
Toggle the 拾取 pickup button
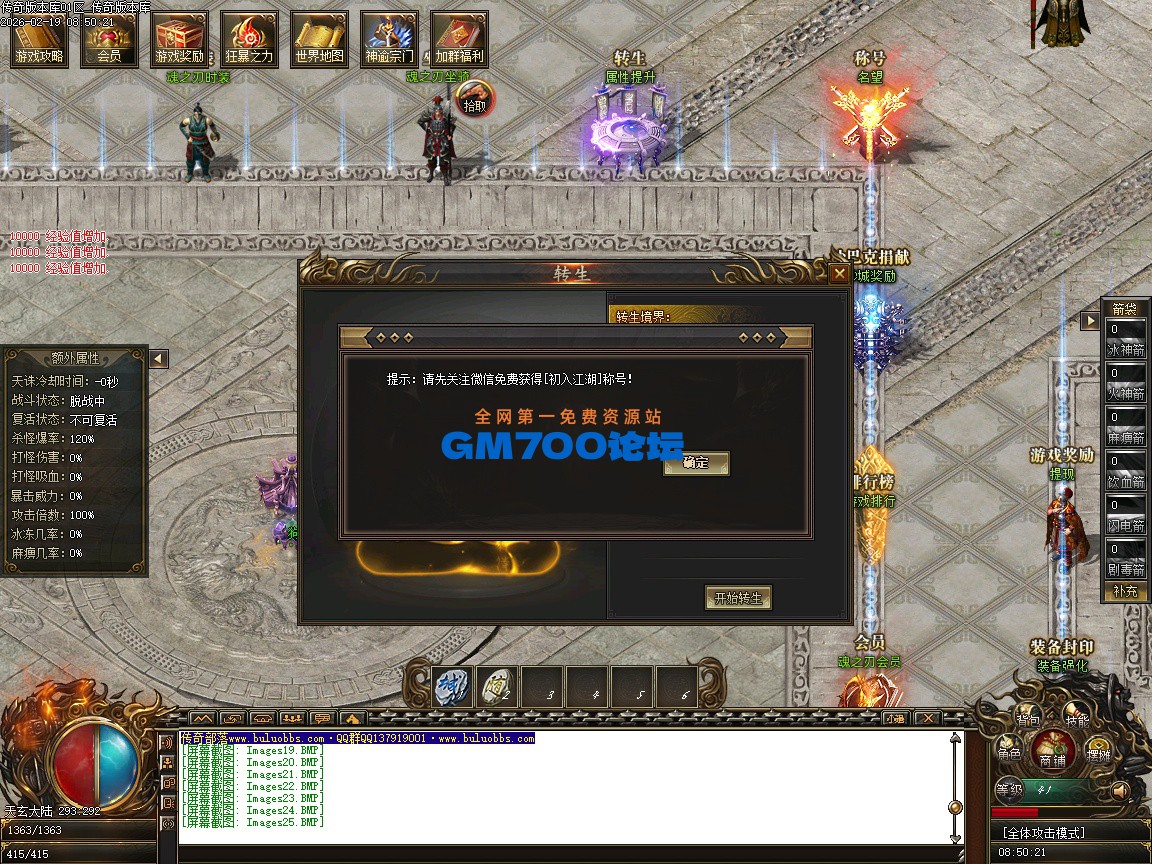[476, 98]
